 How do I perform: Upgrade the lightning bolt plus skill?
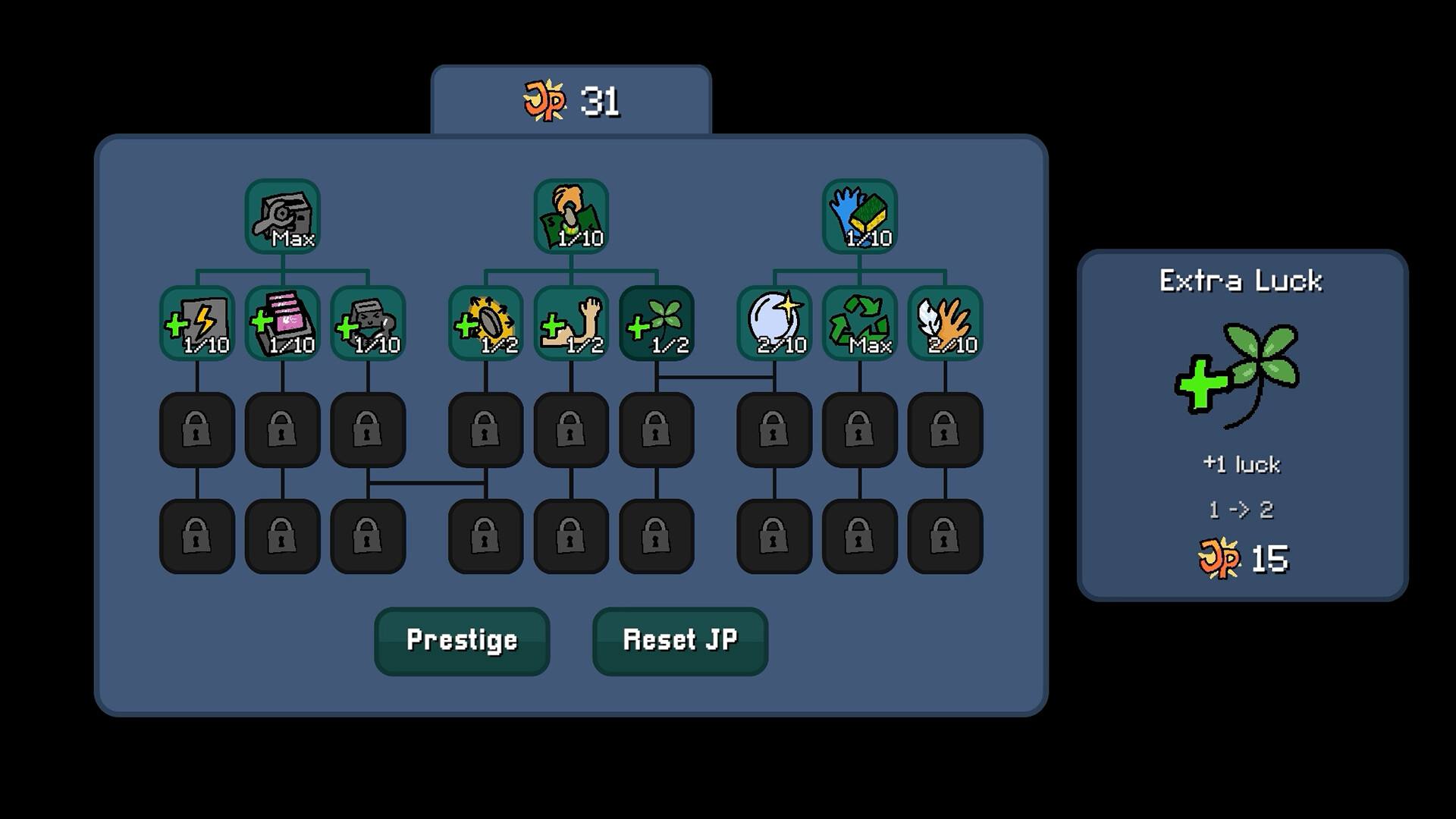(x=197, y=323)
